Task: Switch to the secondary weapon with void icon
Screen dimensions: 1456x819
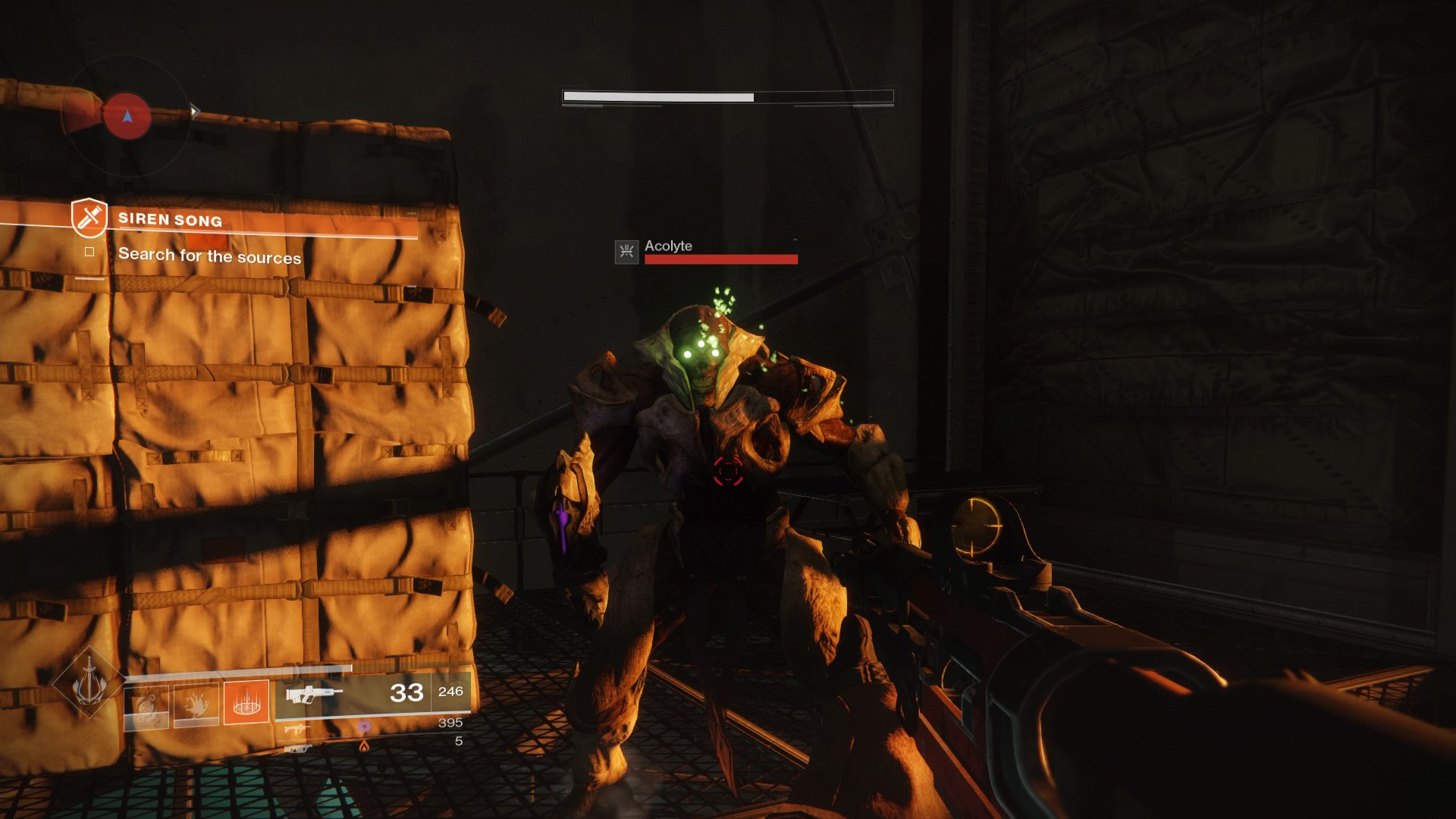Action: tap(297, 729)
